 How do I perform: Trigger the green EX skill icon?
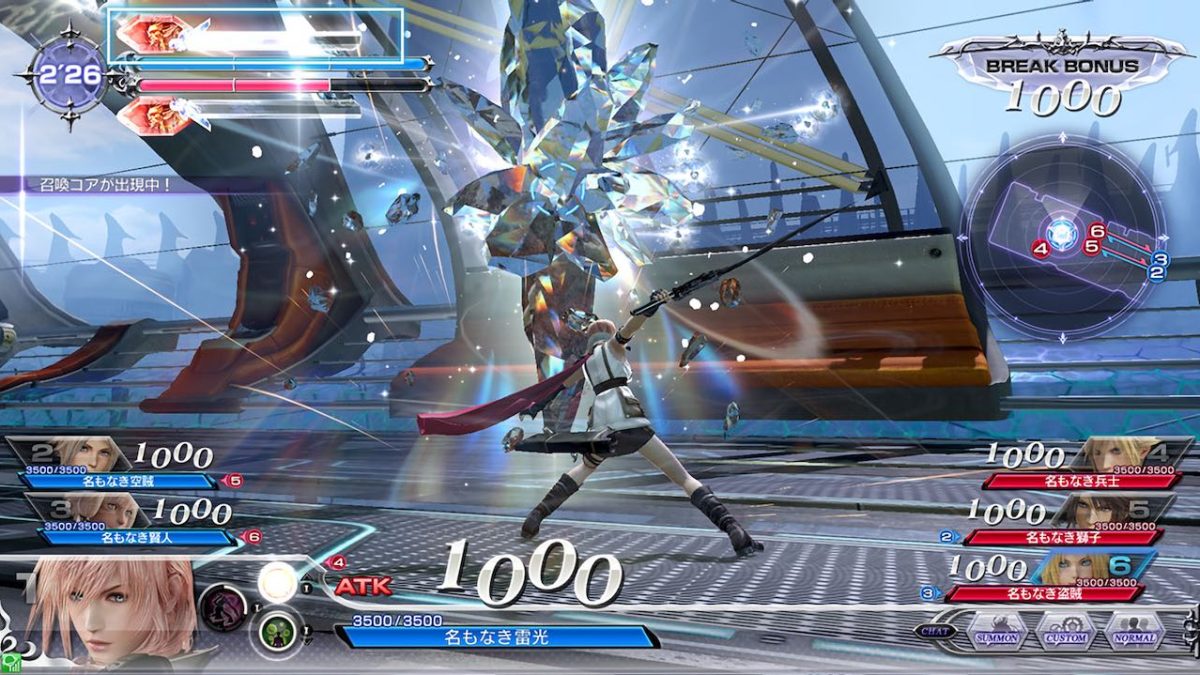pyautogui.click(x=274, y=632)
